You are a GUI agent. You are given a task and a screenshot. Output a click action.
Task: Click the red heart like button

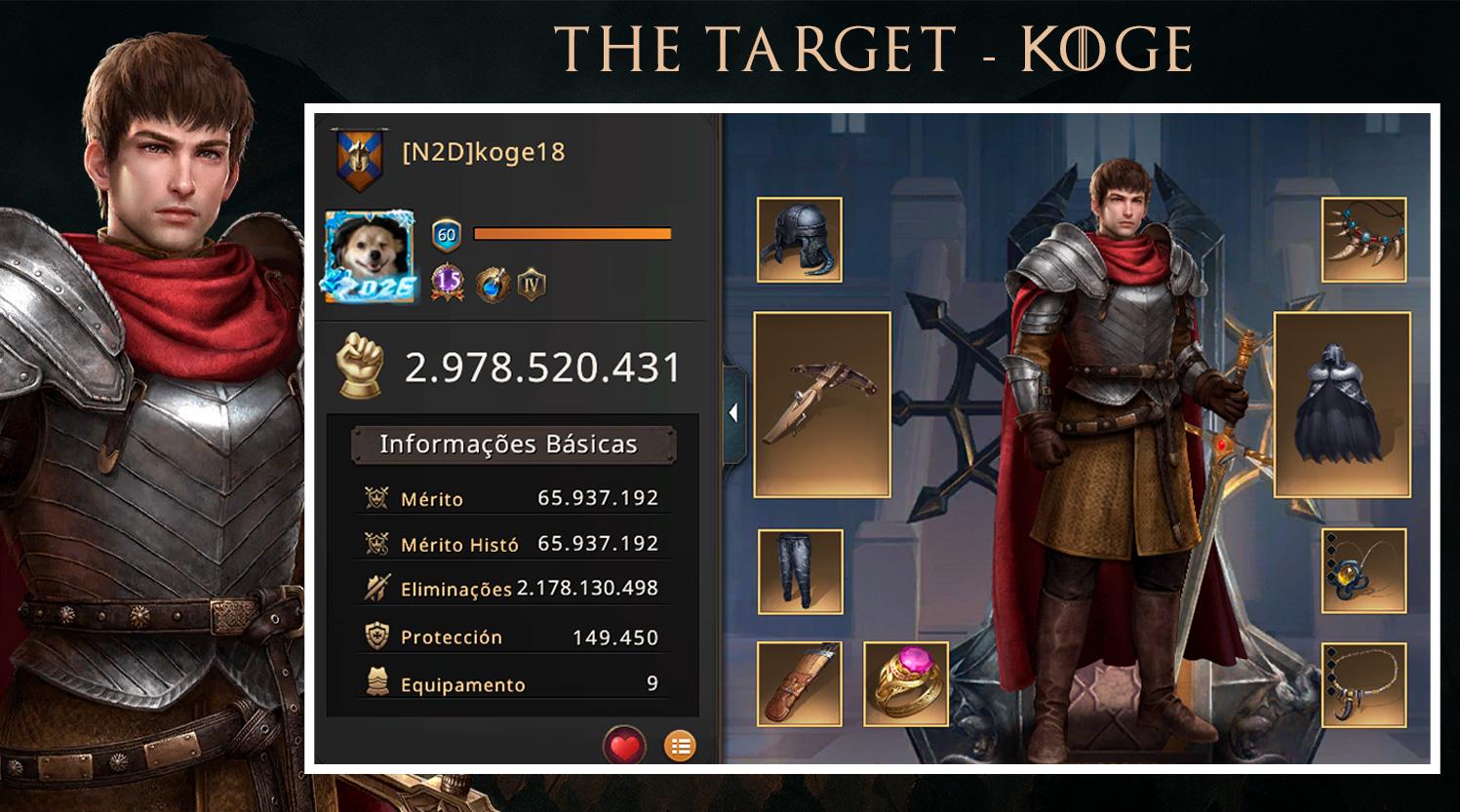(x=624, y=747)
